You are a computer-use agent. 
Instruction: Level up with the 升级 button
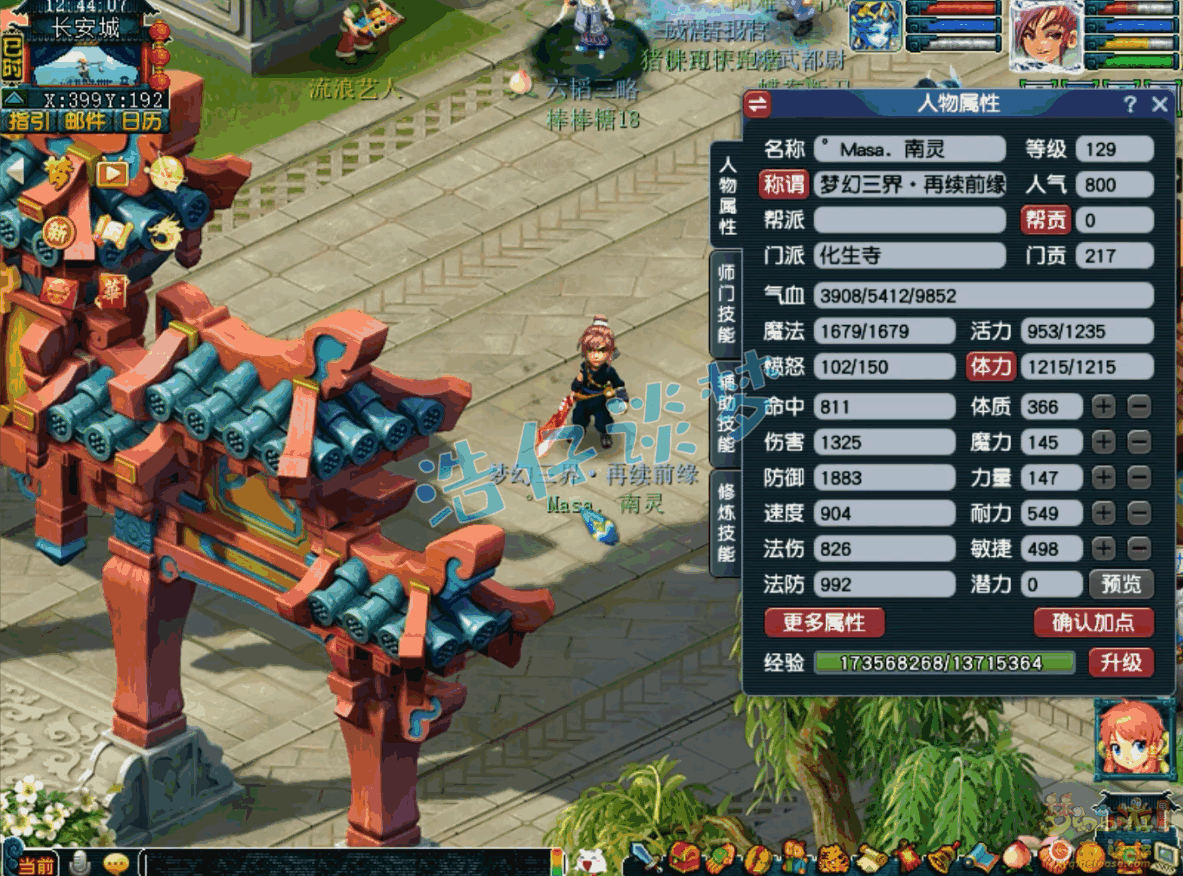(1120, 662)
